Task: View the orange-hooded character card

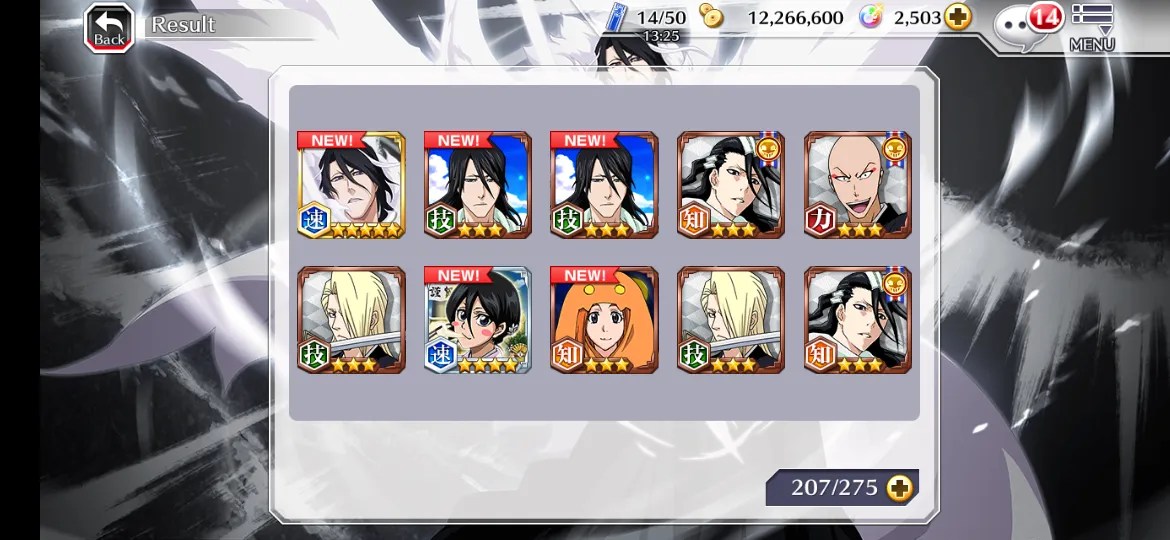Action: 604,320
